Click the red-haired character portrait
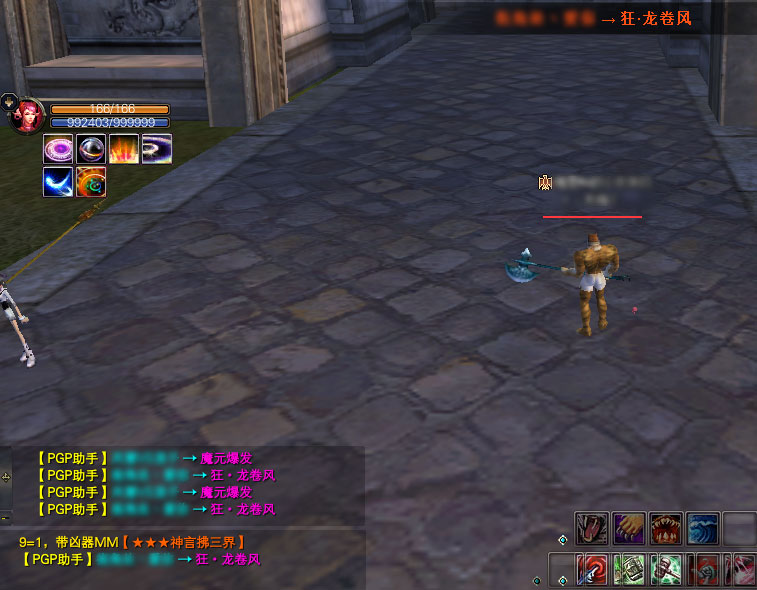This screenshot has width=757, height=590. pos(27,114)
